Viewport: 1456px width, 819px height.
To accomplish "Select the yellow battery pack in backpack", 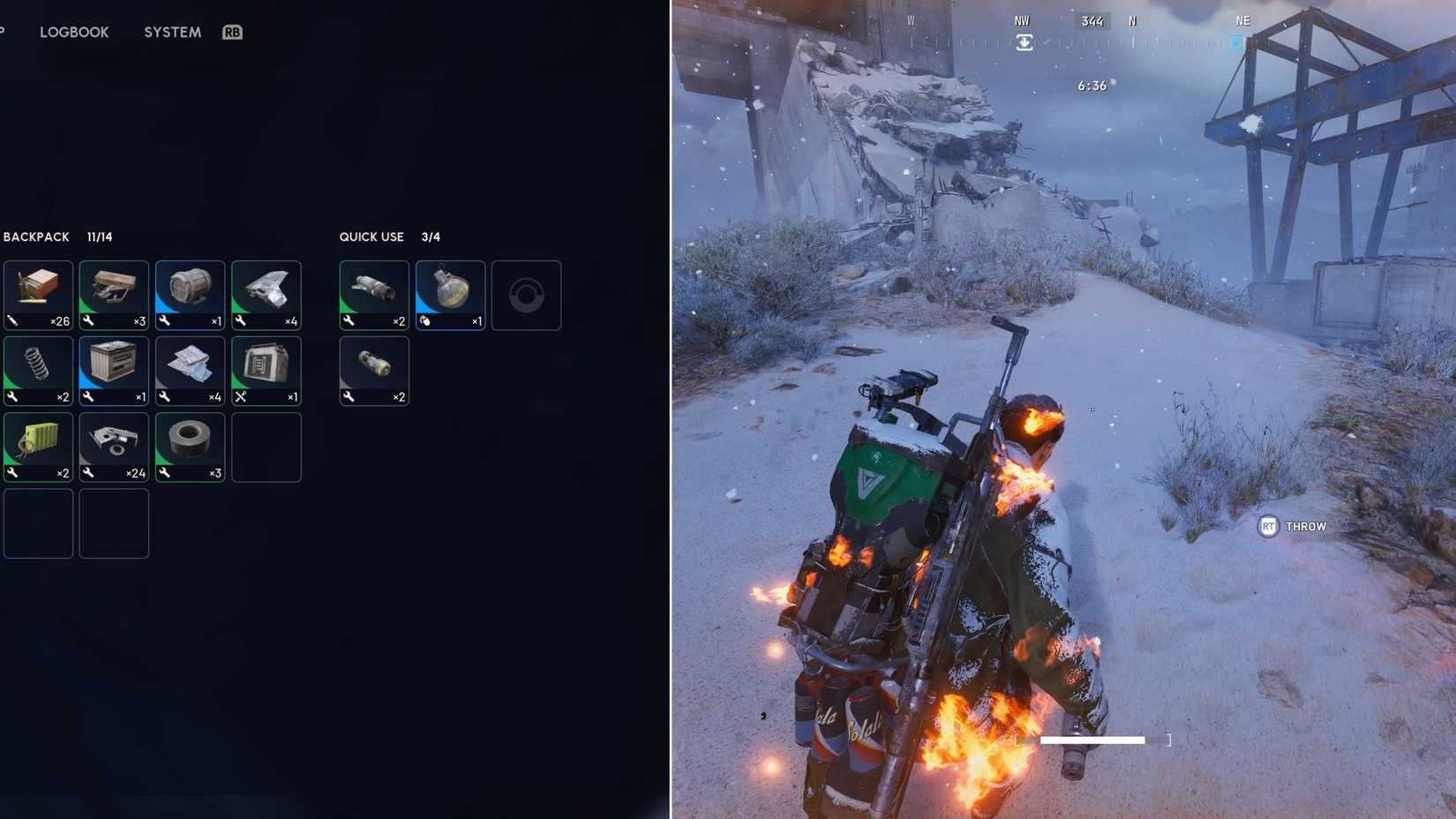I will click(38, 446).
